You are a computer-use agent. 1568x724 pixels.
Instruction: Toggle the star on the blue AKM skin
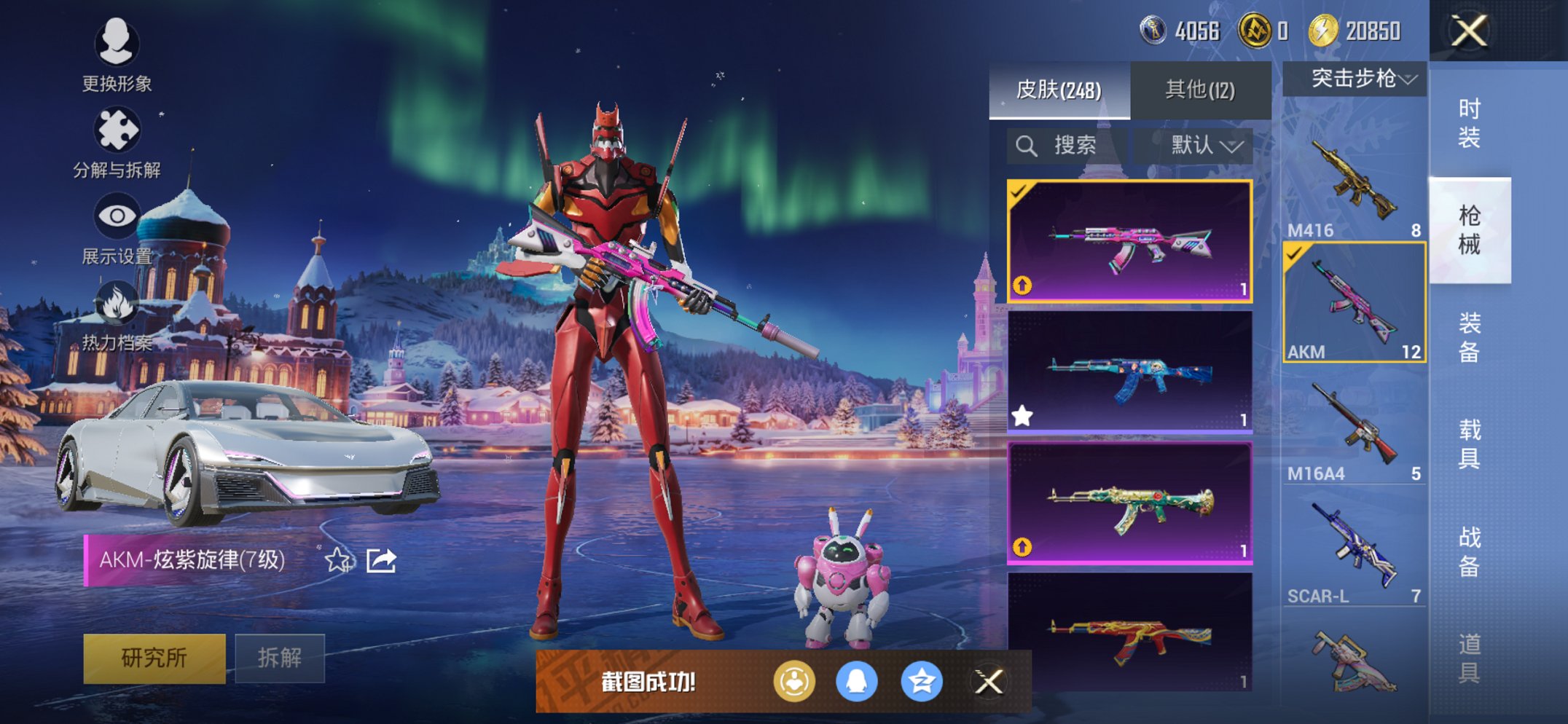pyautogui.click(x=1023, y=414)
